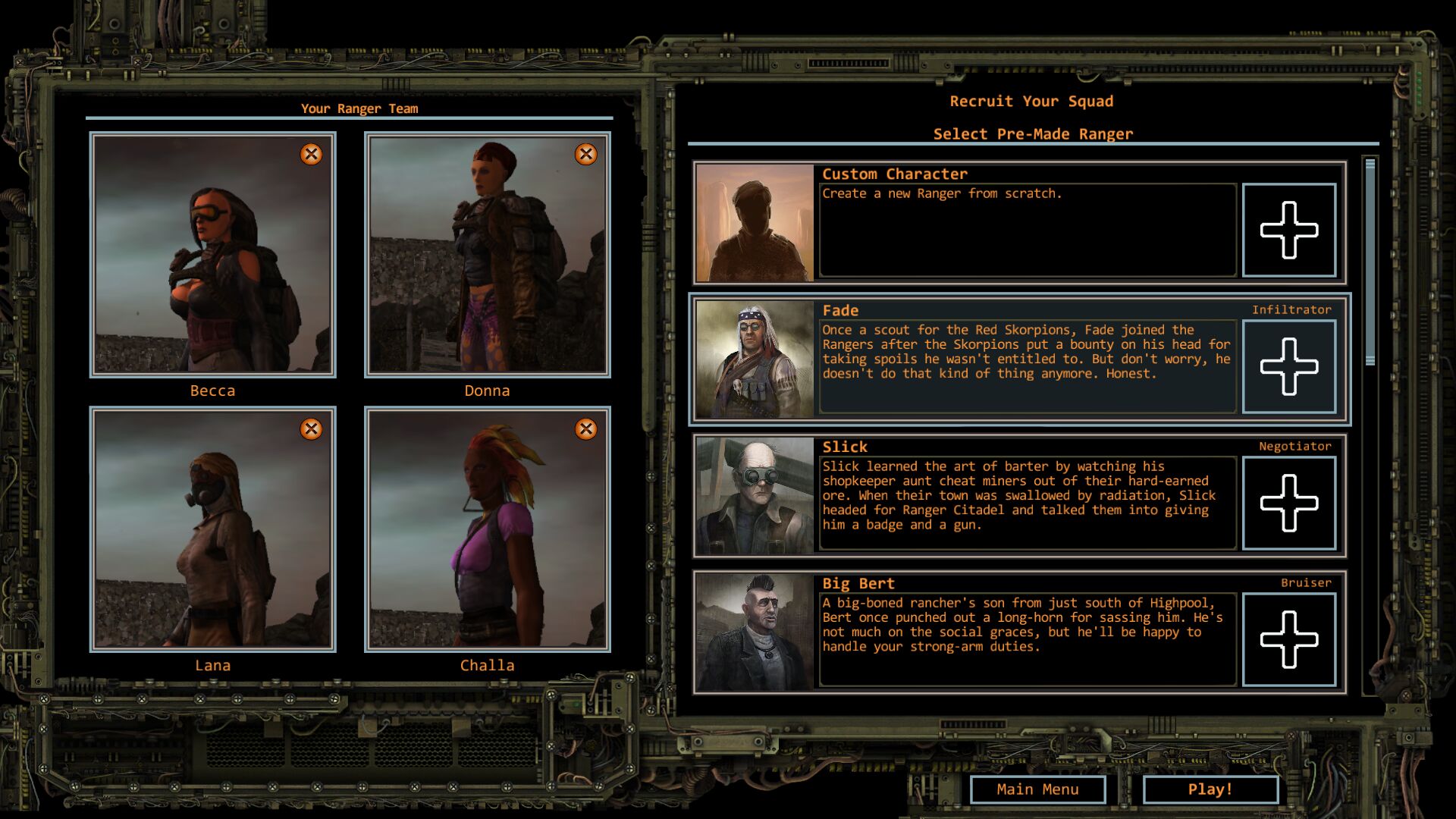The height and width of the screenshot is (819, 1456).
Task: Select Becca's portrait card
Action: pyautogui.click(x=212, y=255)
